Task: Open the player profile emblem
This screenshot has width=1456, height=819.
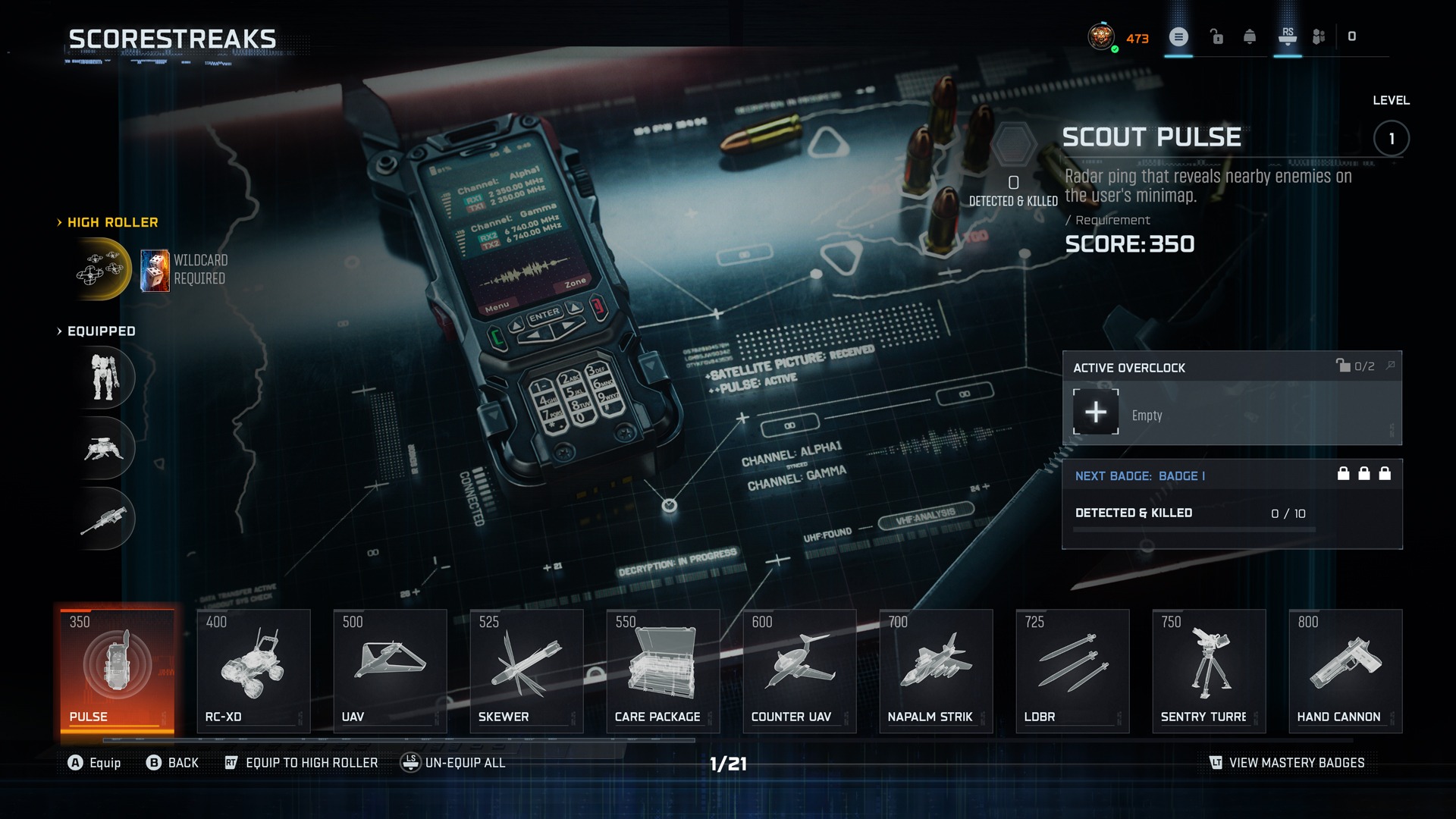Action: (1101, 36)
